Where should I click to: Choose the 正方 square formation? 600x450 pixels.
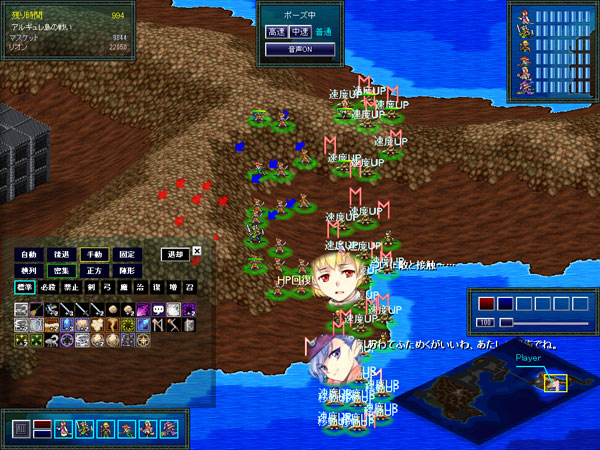coord(95,271)
